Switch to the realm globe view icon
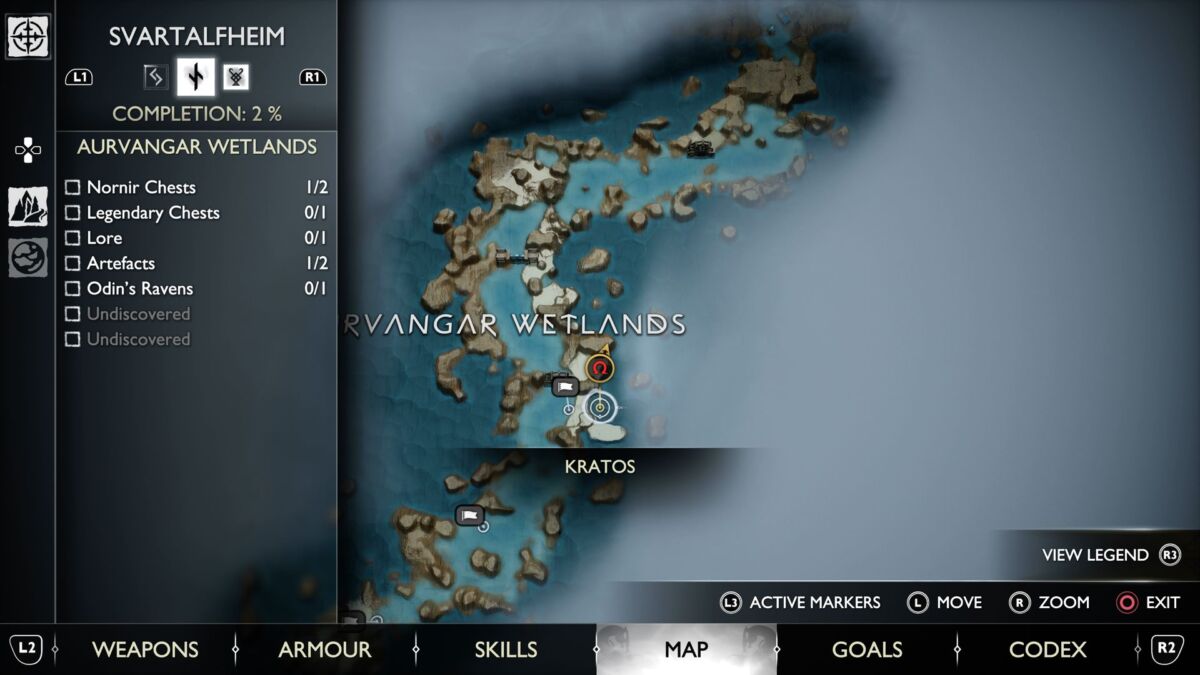This screenshot has width=1200, height=675. tap(28, 257)
